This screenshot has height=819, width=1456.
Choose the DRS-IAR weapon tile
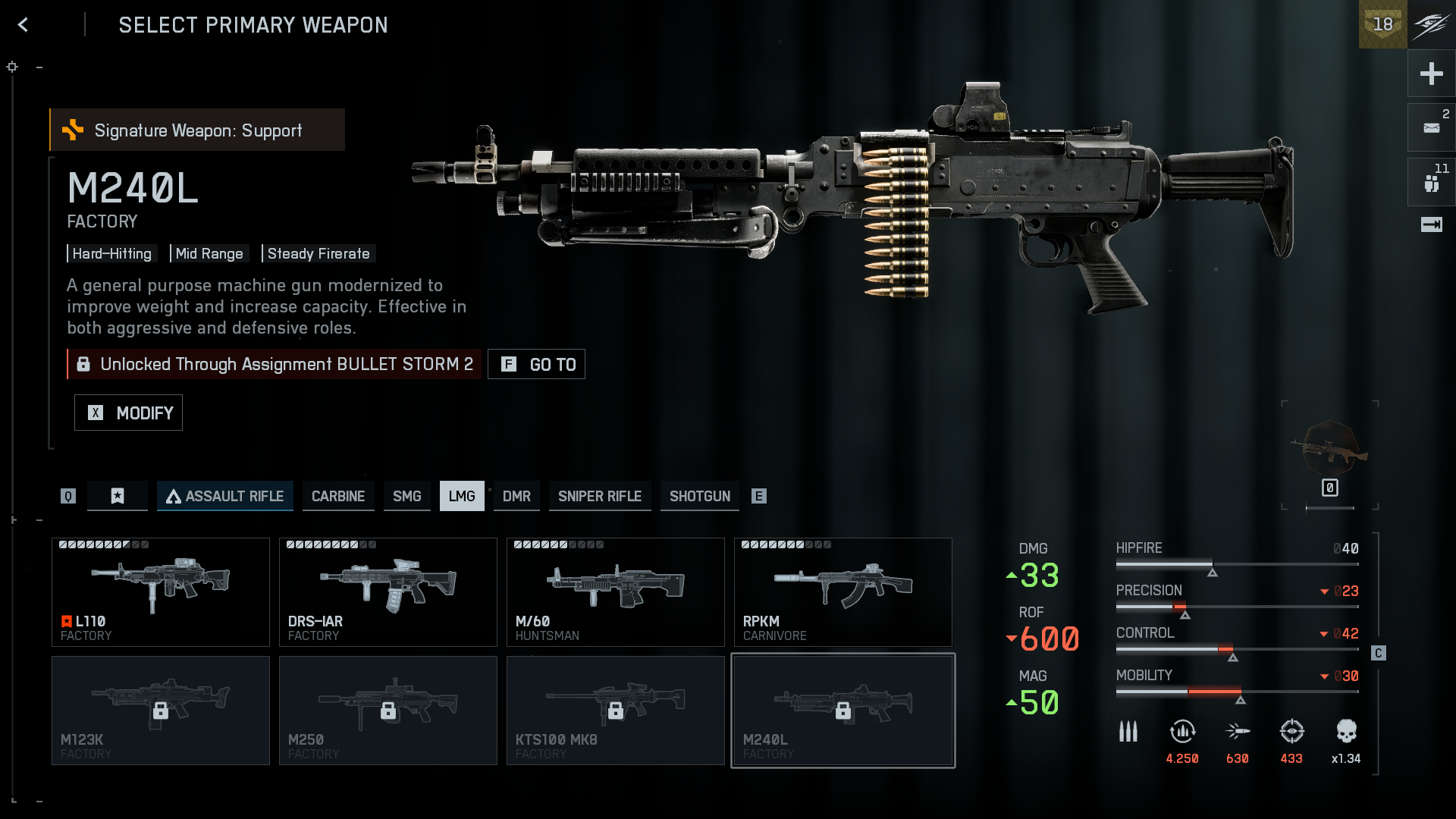pyautogui.click(x=388, y=591)
